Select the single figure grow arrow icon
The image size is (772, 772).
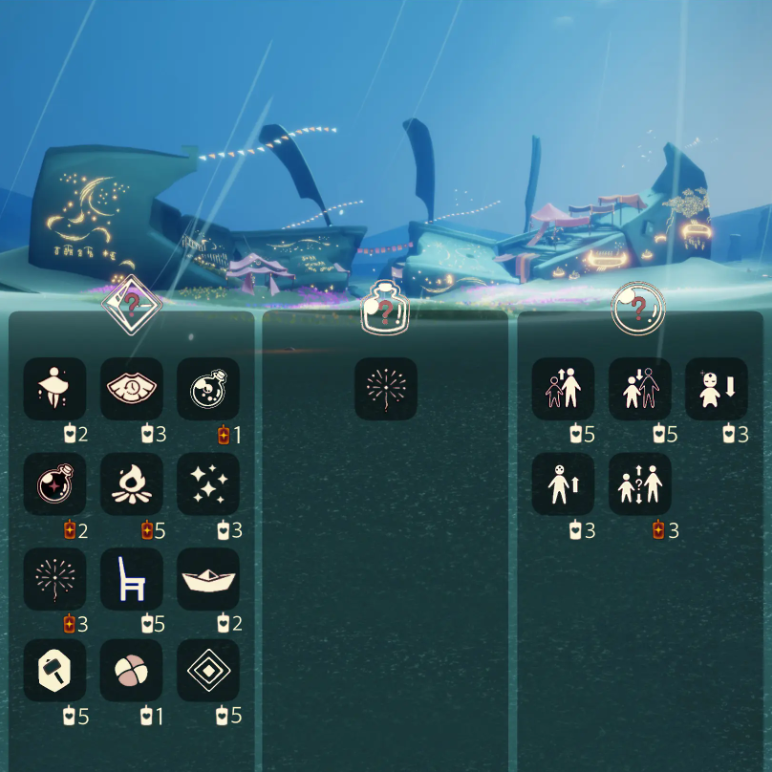coord(563,484)
